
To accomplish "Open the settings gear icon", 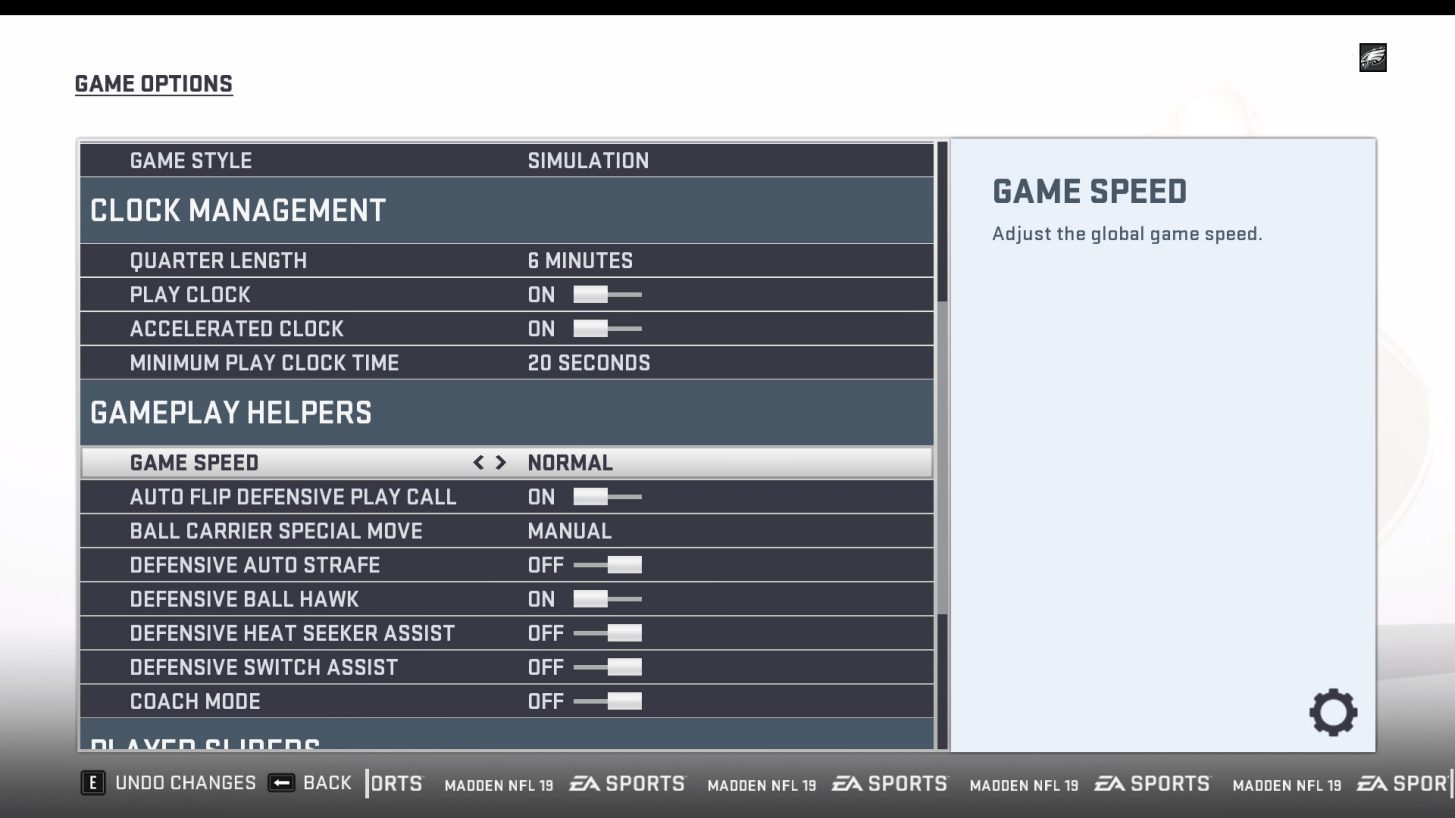I will pos(1334,712).
